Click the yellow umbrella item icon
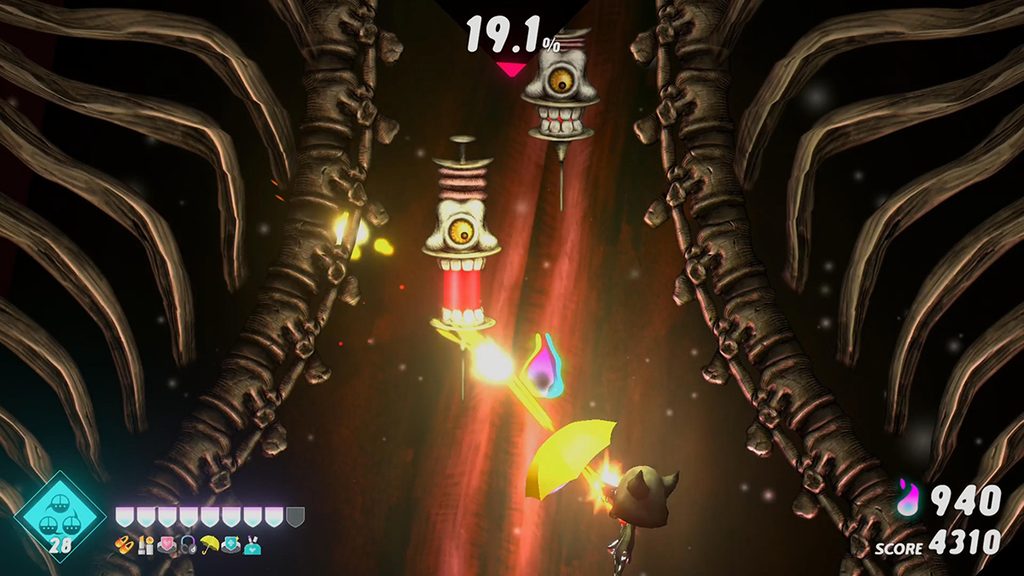Image resolution: width=1024 pixels, height=576 pixels. point(209,545)
